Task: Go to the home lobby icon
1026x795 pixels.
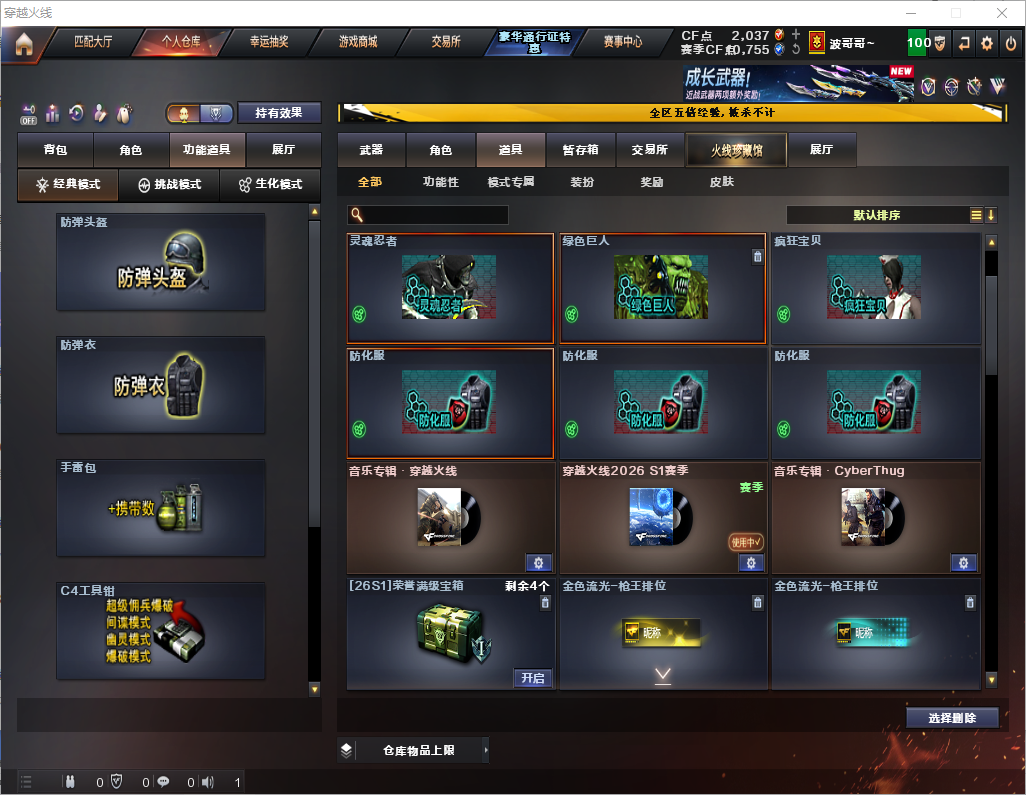Action: (23, 44)
